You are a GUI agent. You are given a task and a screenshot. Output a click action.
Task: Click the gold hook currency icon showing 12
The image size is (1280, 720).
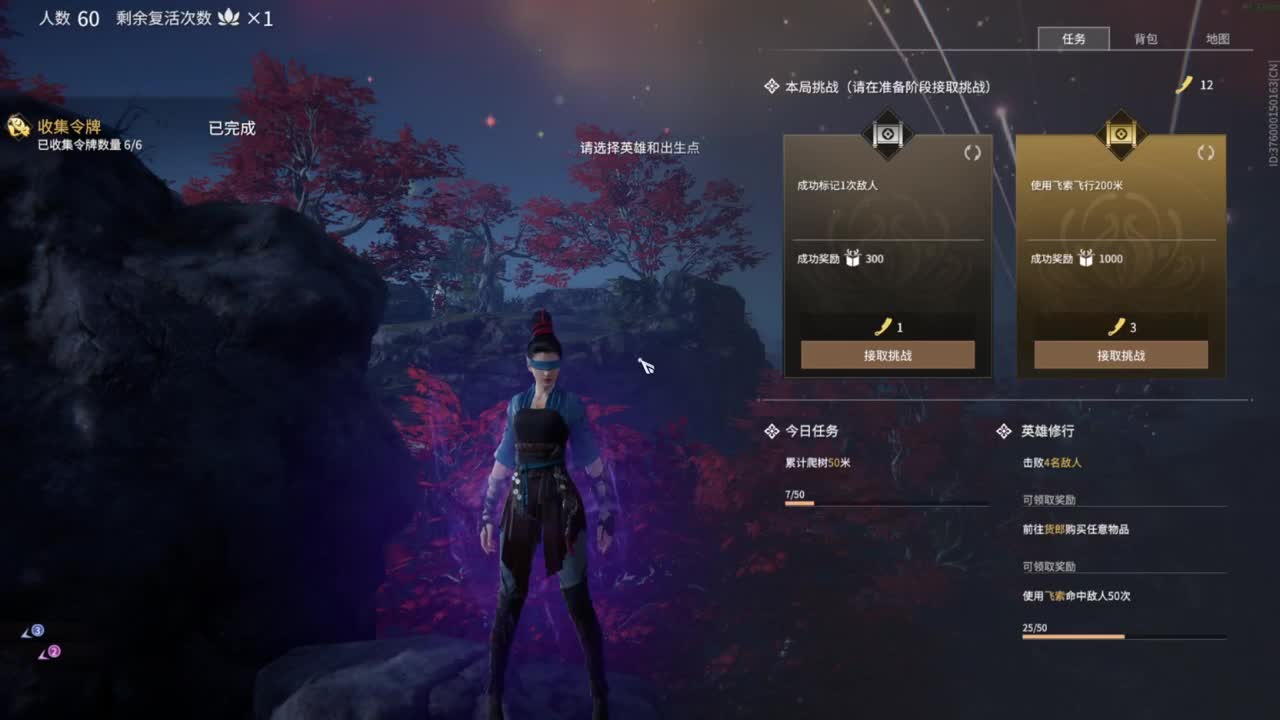pos(1186,85)
